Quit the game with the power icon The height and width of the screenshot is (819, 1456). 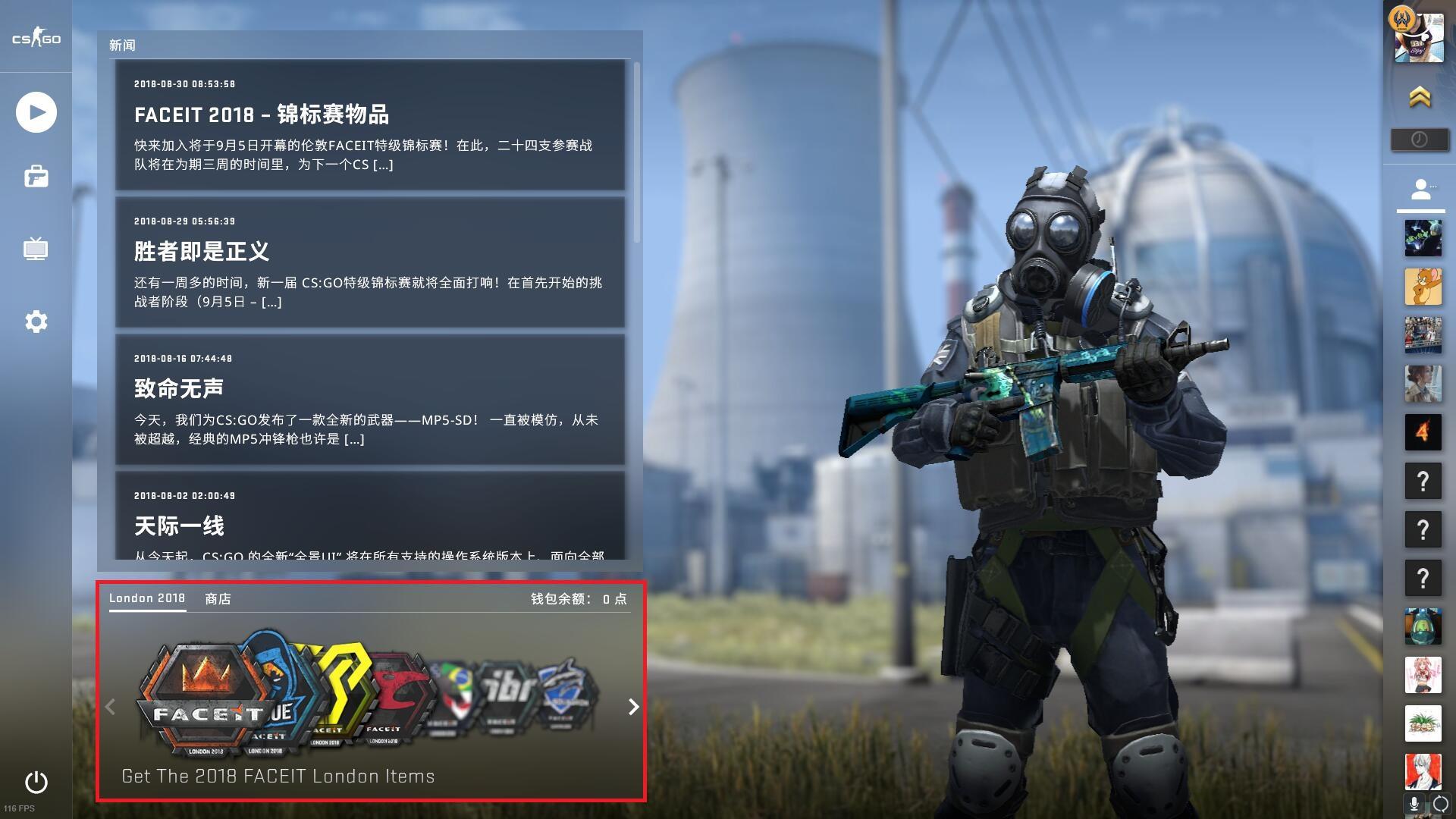[x=36, y=782]
